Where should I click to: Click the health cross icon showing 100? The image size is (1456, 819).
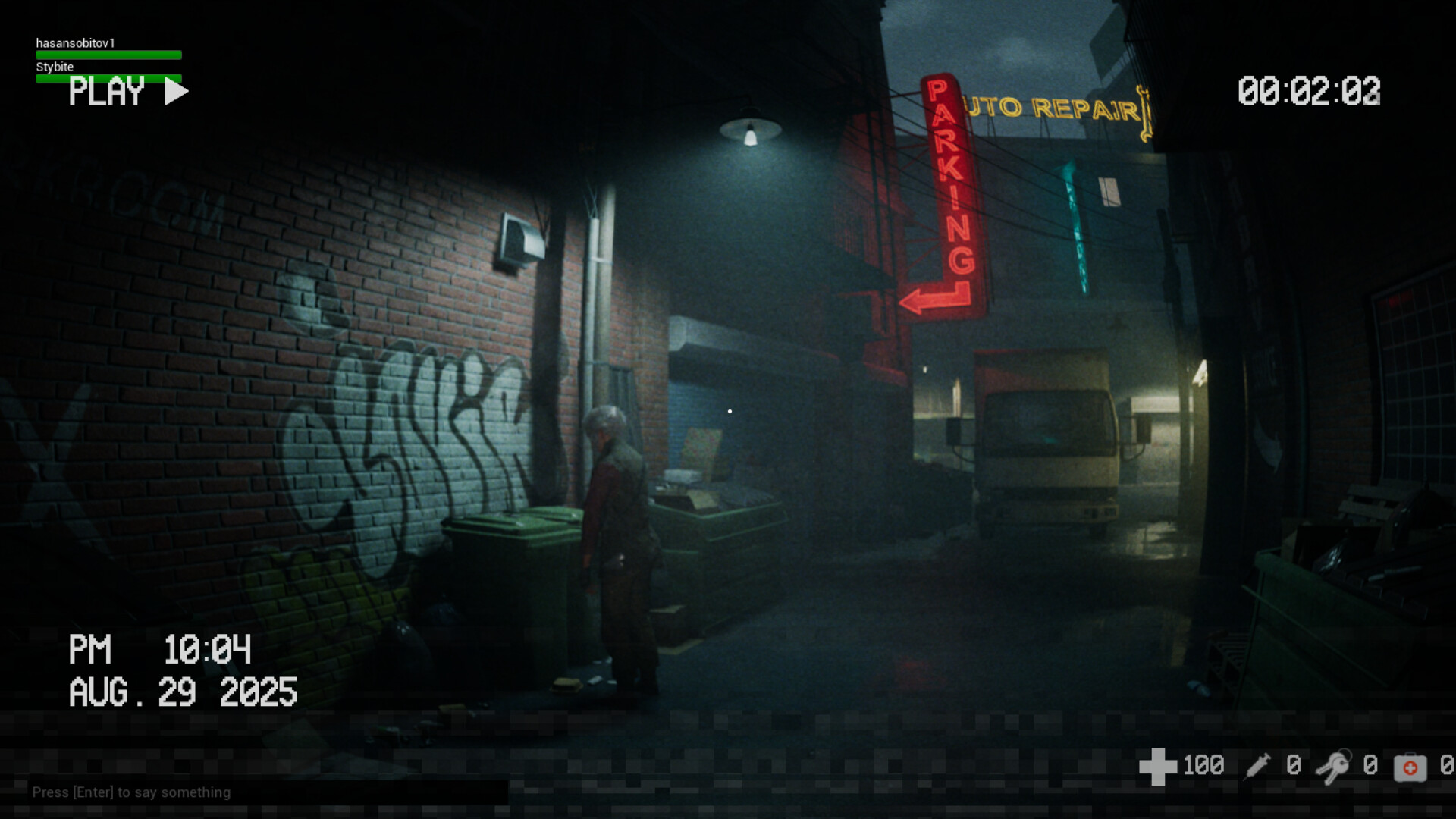point(1160,765)
